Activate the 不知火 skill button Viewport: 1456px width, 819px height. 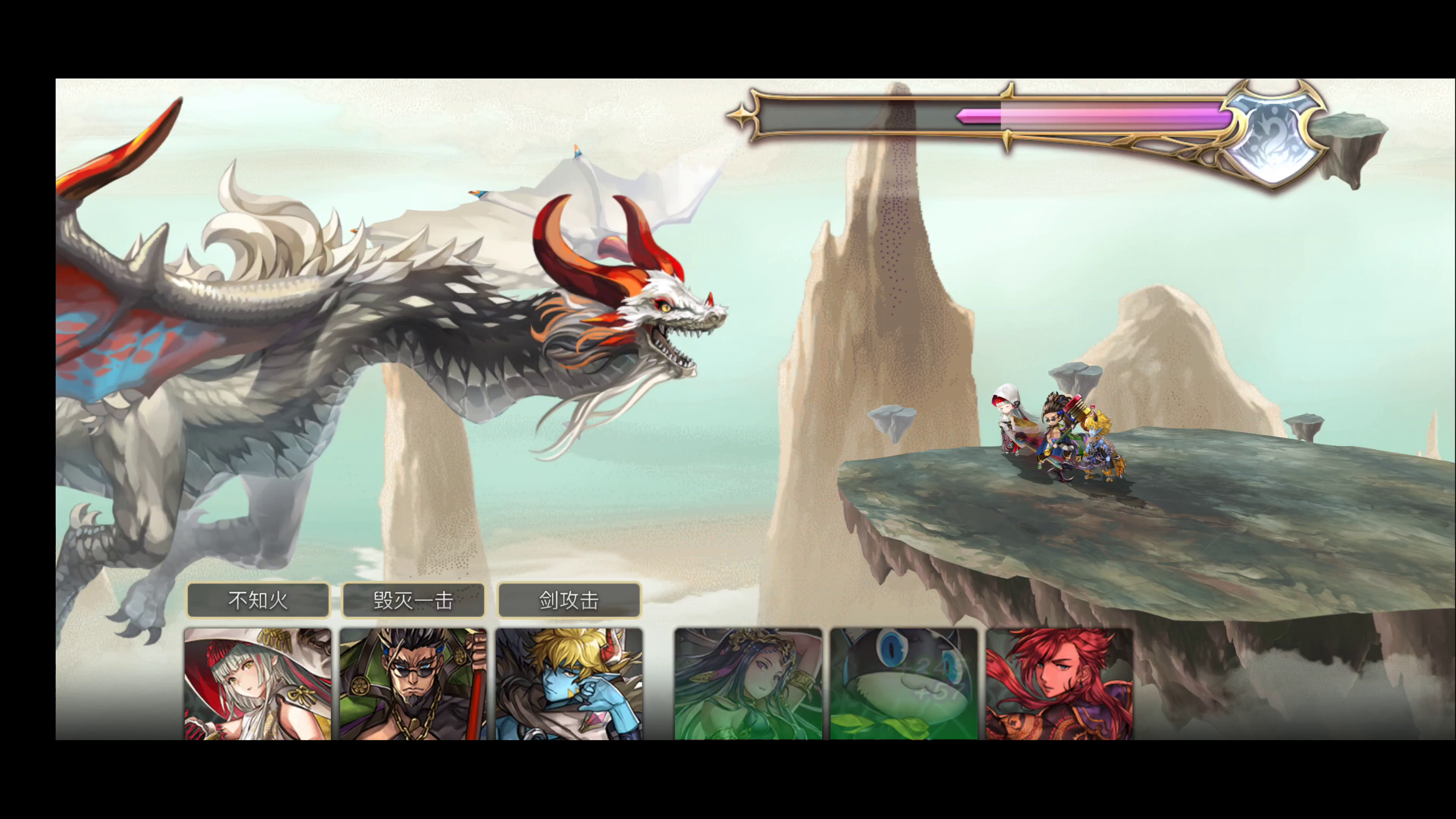click(258, 600)
